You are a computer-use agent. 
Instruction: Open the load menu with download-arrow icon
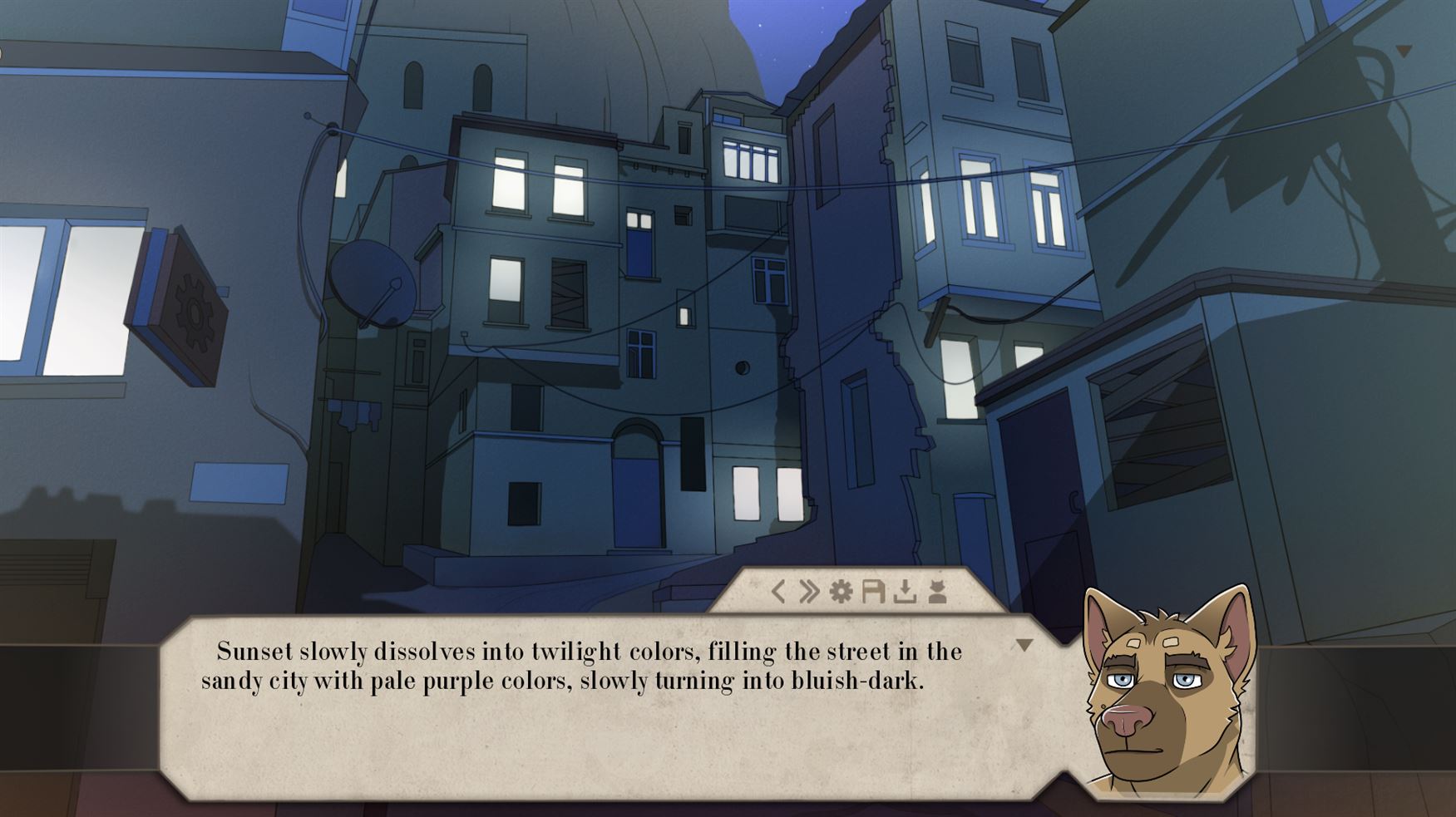tap(905, 592)
